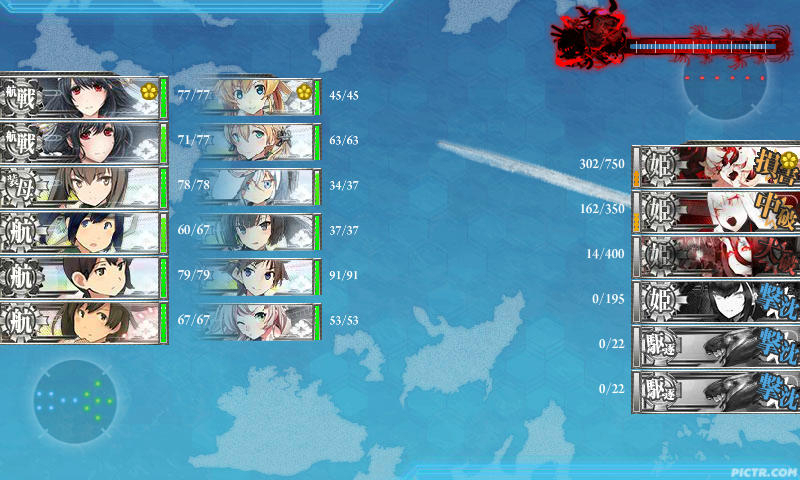Target the enemy card with 162/350 HP

(716, 210)
